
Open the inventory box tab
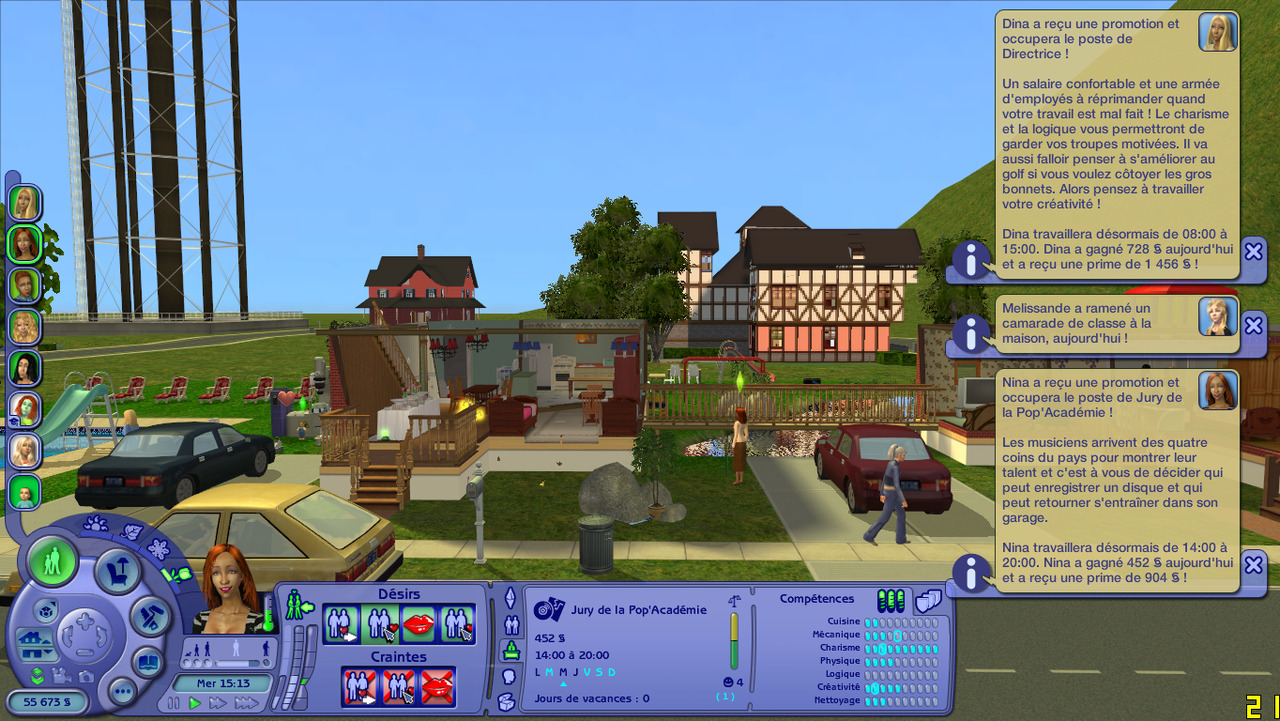[x=507, y=702]
